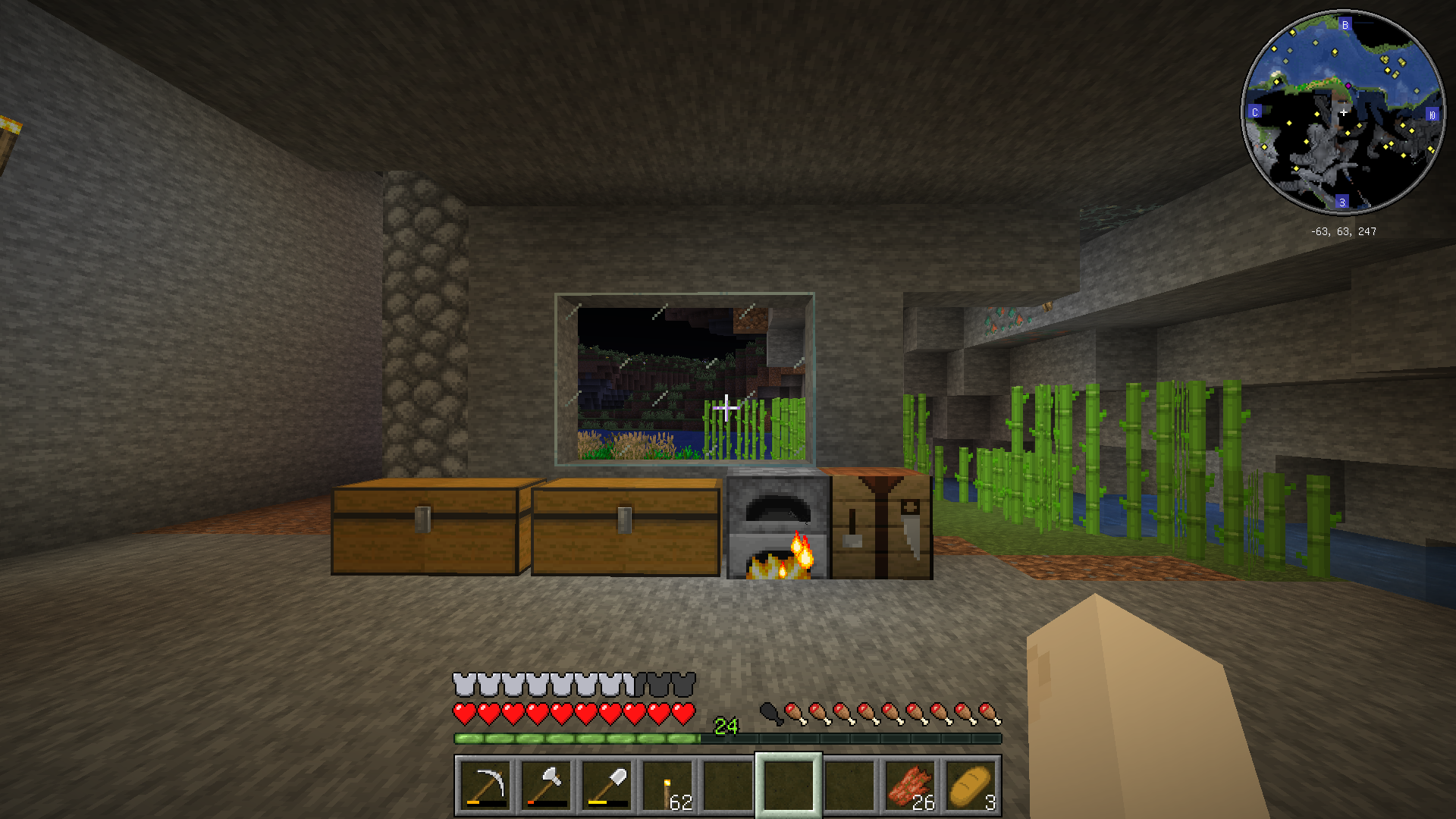Choose the iron shovel in the hotbar
This screenshot has width=1456, height=819.
click(x=607, y=786)
